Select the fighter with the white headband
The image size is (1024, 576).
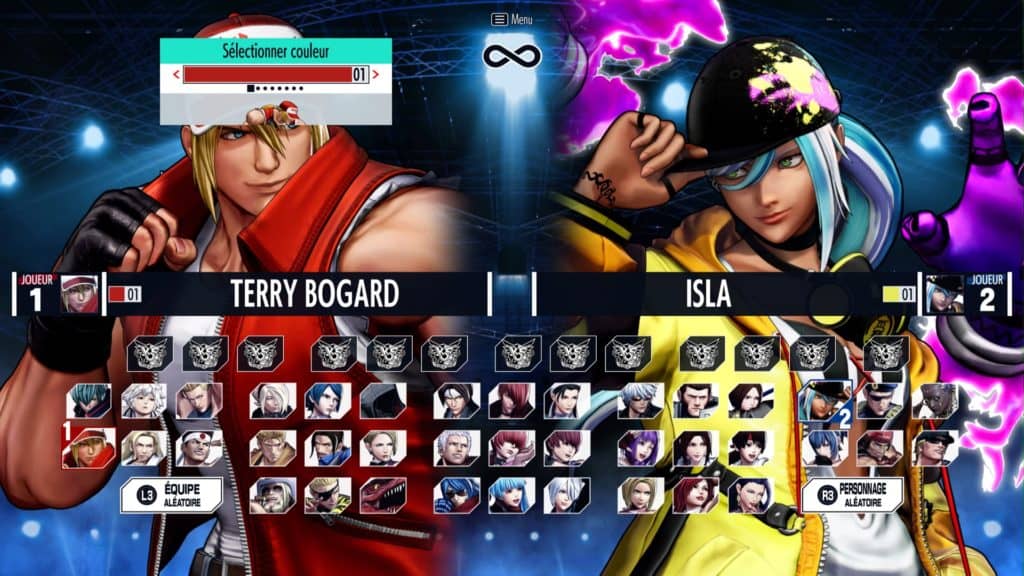coord(199,448)
